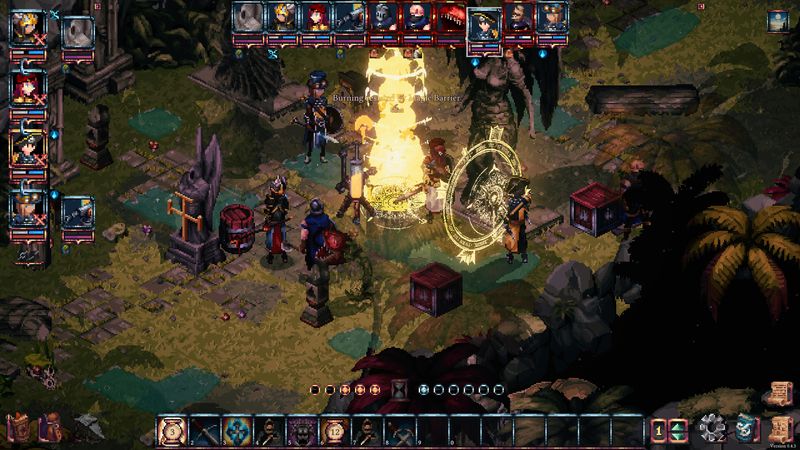The image size is (800, 450).
Task: Activate the first hotbar skill with number 3
Action: (172, 431)
